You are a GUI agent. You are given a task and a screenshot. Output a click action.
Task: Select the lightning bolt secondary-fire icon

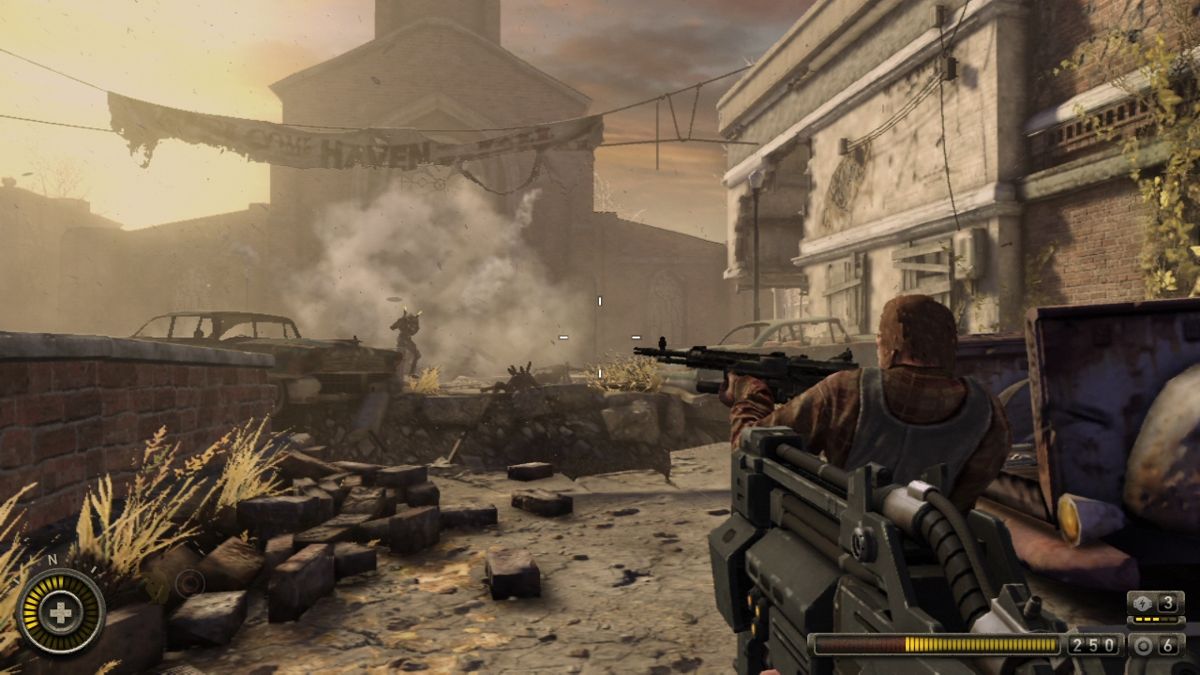point(1143,603)
